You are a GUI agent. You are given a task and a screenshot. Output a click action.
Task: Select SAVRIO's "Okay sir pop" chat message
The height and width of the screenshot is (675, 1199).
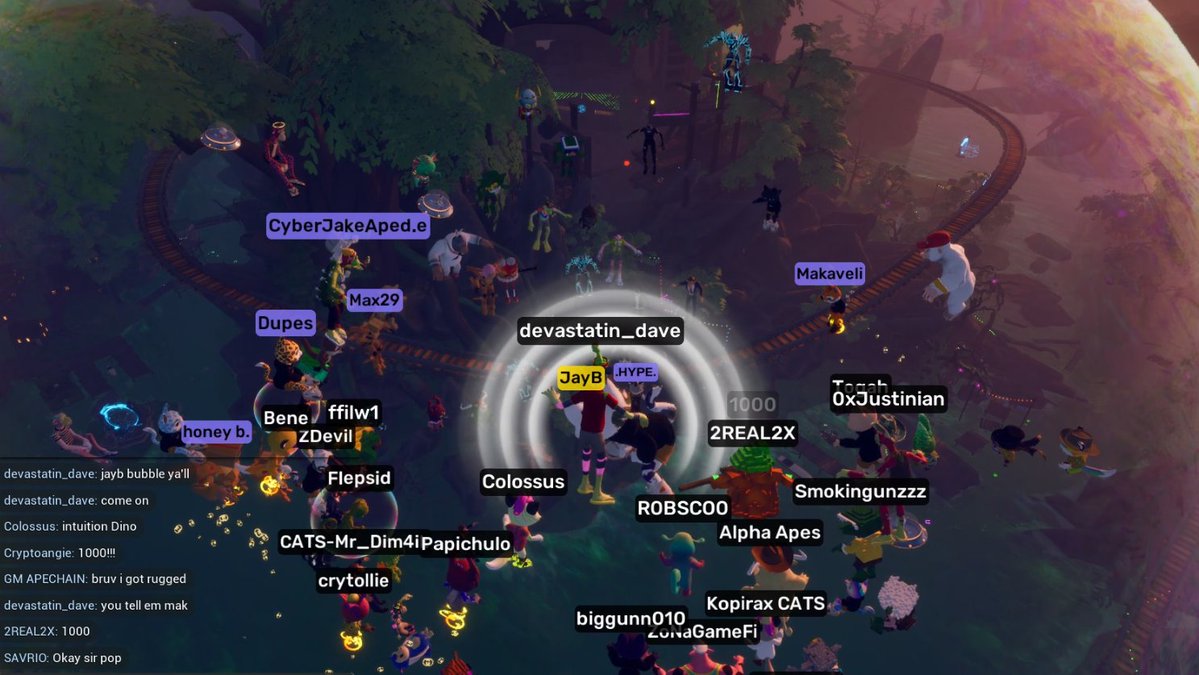click(x=63, y=658)
